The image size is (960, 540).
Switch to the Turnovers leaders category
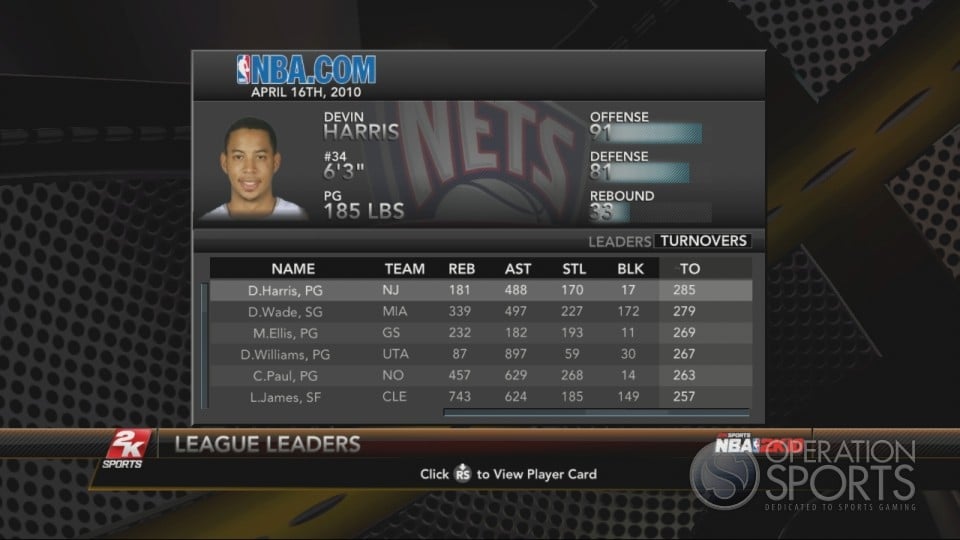click(x=703, y=241)
